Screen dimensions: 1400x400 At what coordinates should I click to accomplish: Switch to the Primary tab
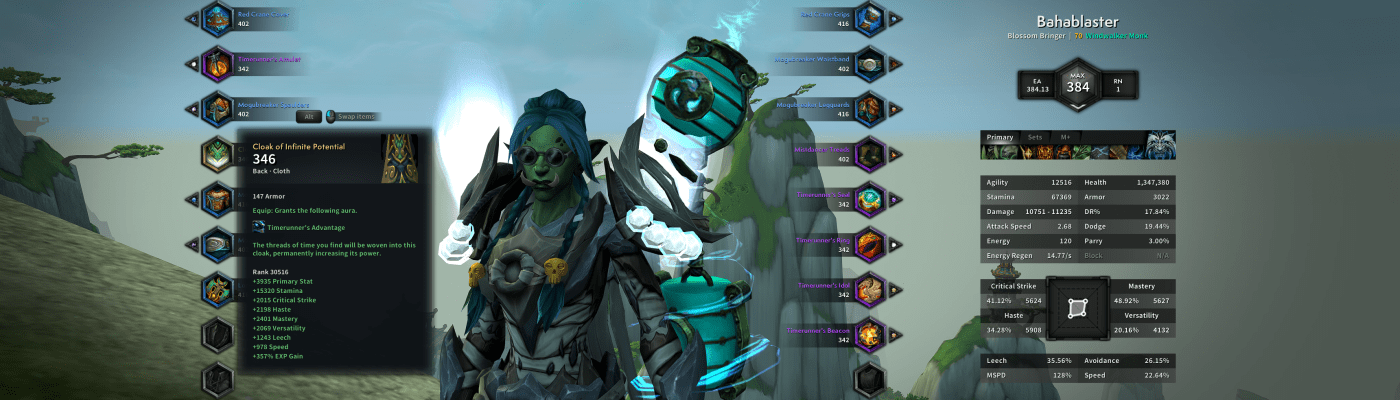[x=1000, y=137]
